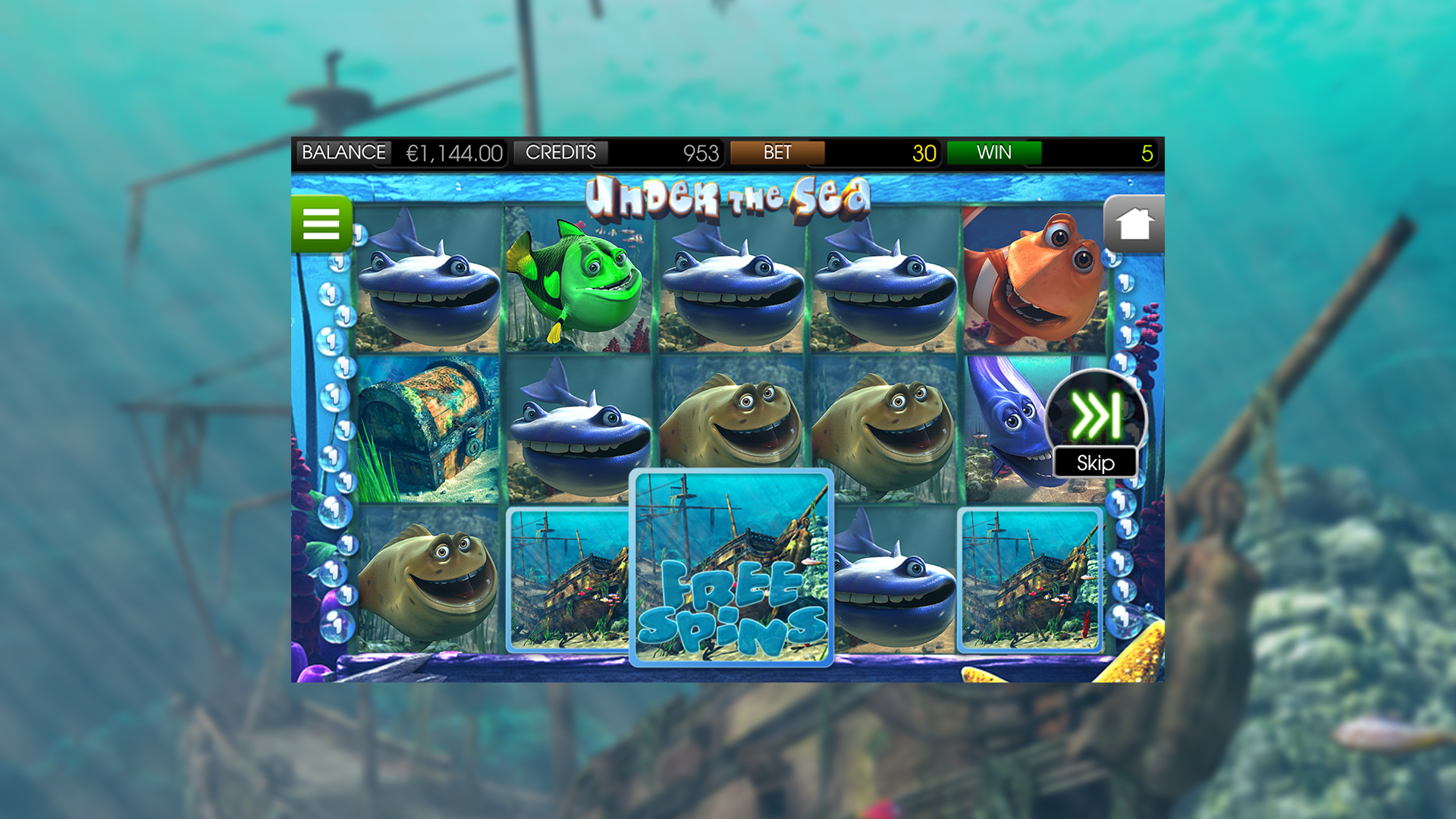
Task: Click the CREDITS display
Action: click(x=561, y=152)
